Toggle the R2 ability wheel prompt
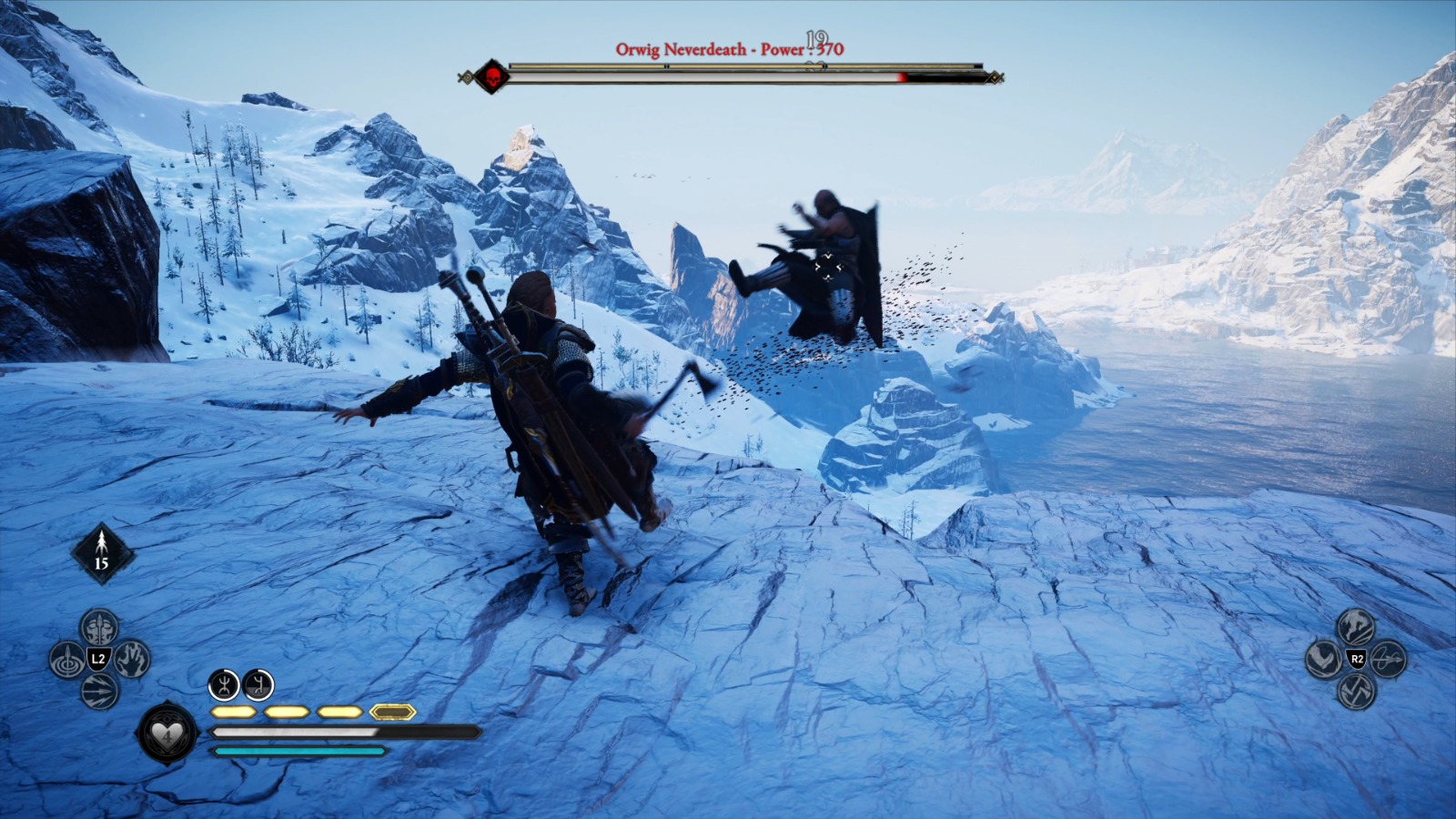 click(1354, 659)
